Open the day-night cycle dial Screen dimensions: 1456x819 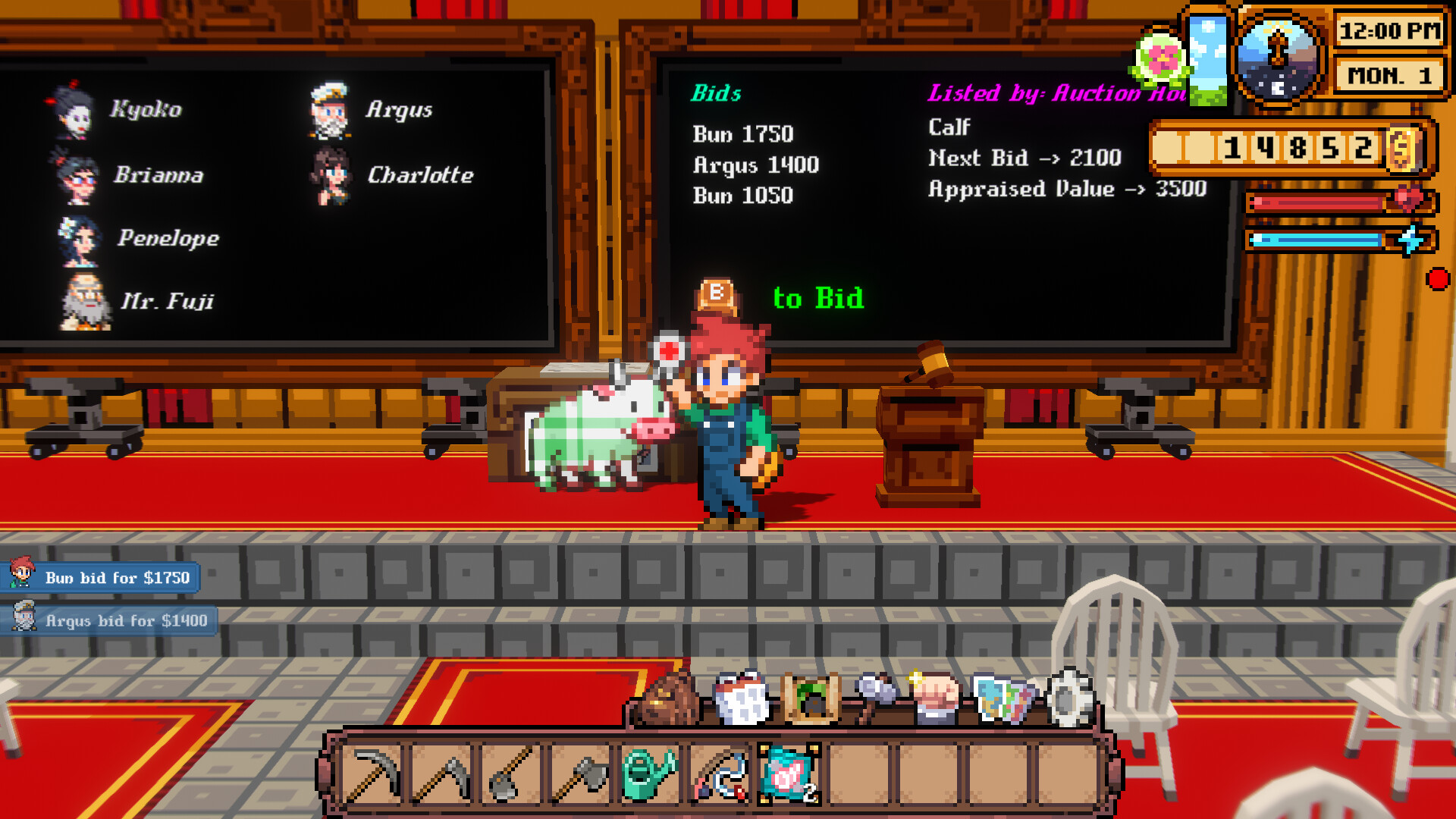click(1277, 57)
